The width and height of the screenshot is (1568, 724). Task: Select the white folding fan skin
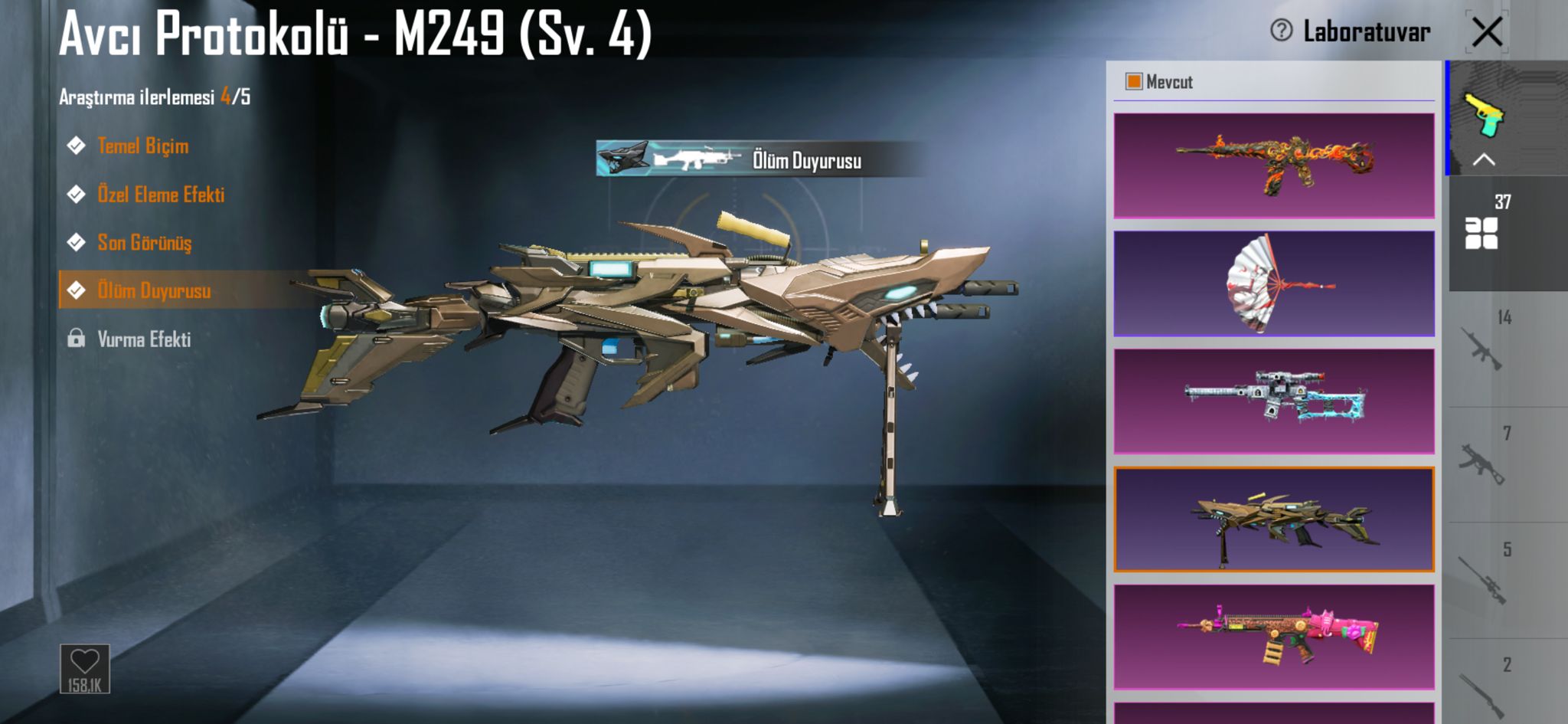click(x=1273, y=283)
